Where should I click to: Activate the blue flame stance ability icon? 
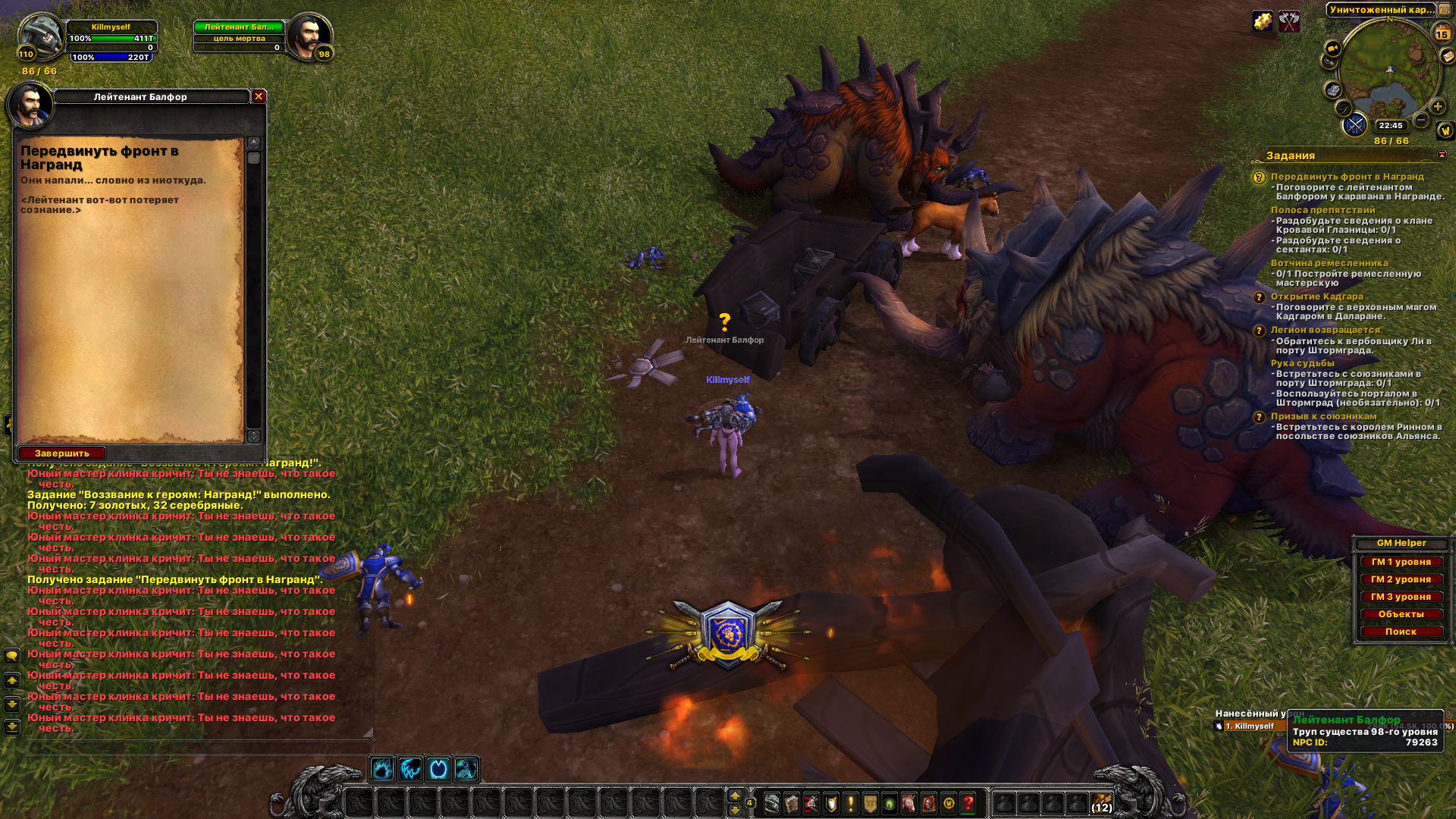[x=382, y=770]
